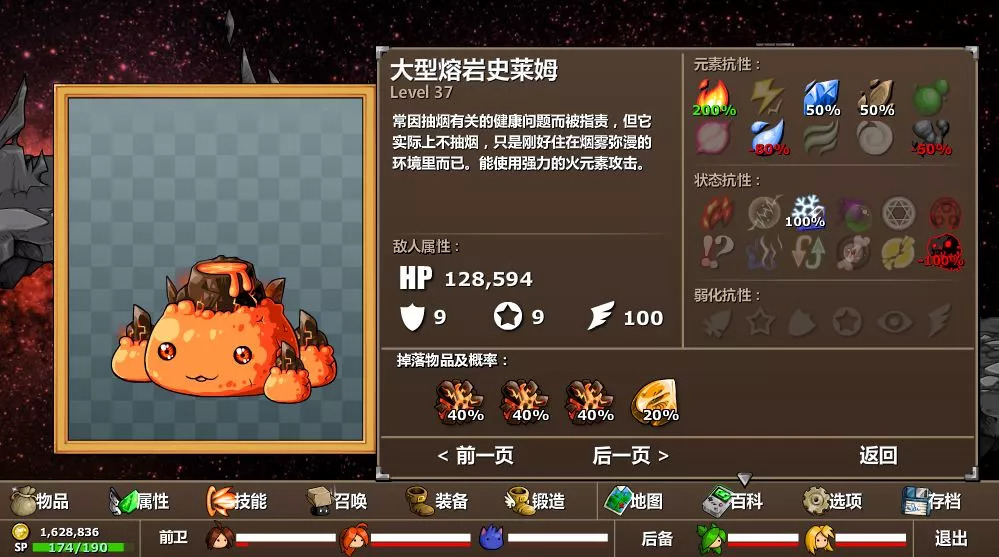This screenshot has height=557, width=999.
Task: Open the 地图 map menu
Action: pyautogui.click(x=635, y=501)
